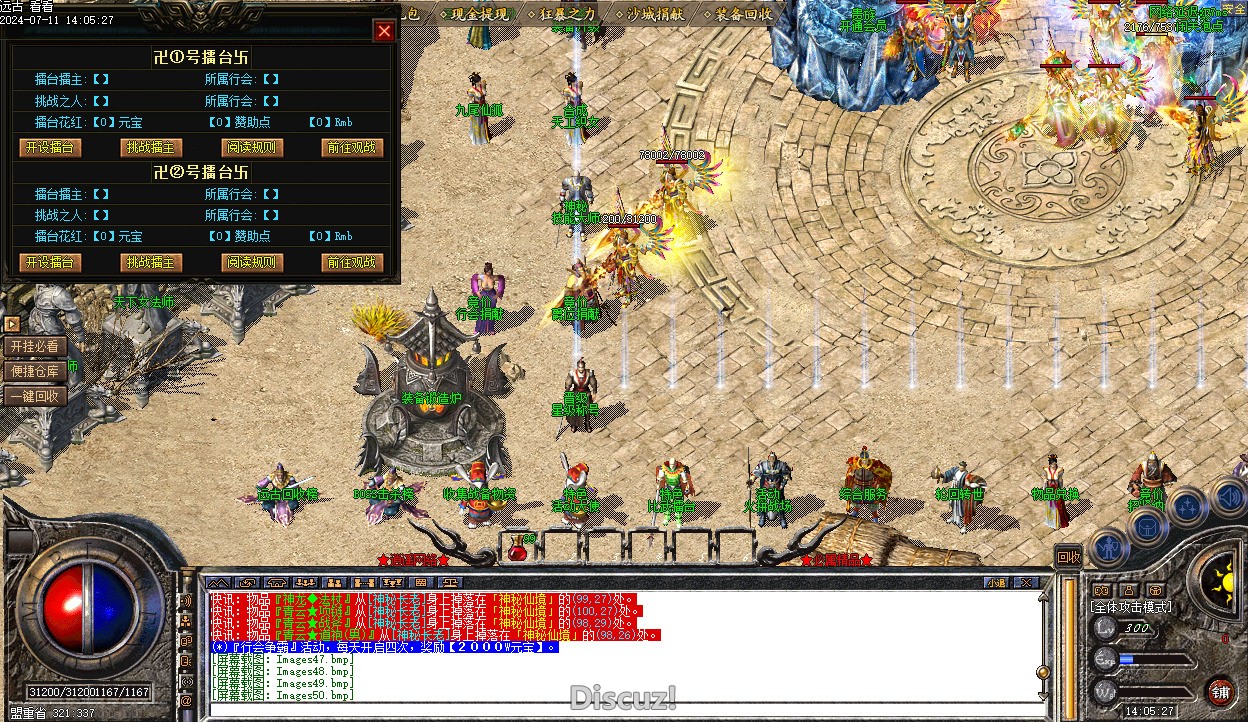Screen dimensions: 1248x722
Task: Read the rules (阅读规则) for arena 2
Action: pyautogui.click(x=251, y=262)
